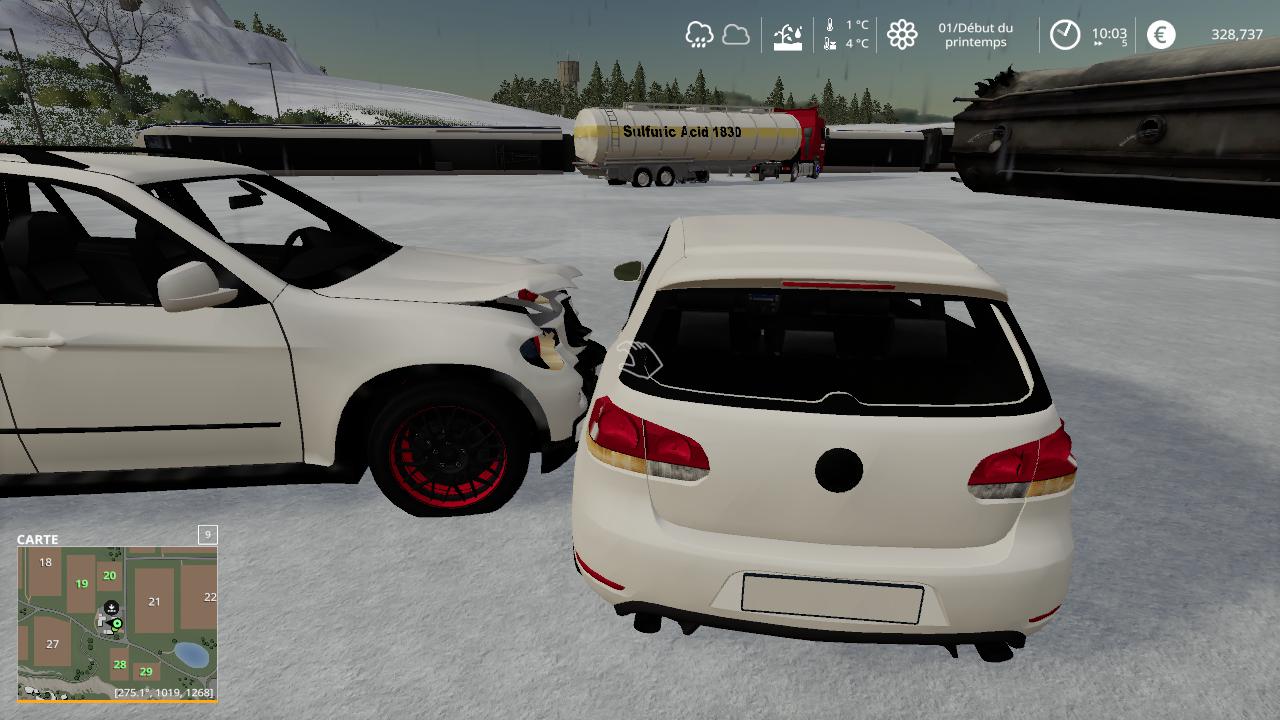Choose field 27 on the minimap
1280x720 pixels.
pos(53,644)
